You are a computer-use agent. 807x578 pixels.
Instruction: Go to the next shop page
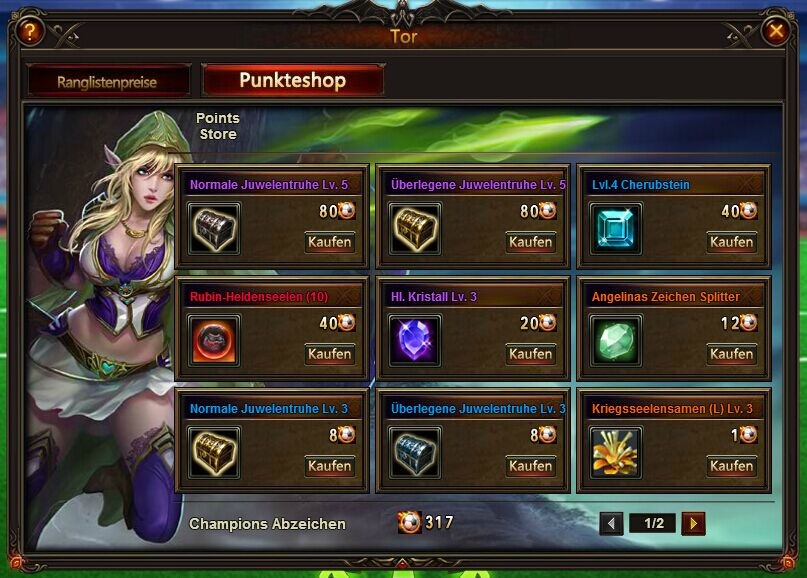(x=693, y=523)
